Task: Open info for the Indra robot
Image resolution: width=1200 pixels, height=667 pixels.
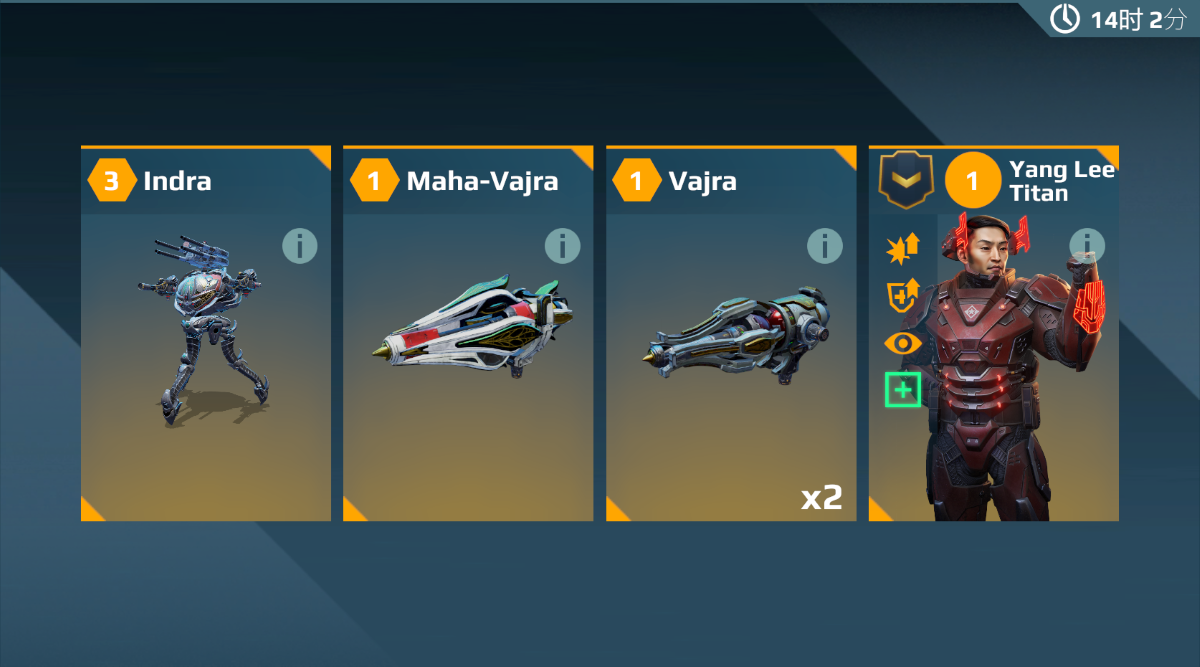Action: click(299, 245)
